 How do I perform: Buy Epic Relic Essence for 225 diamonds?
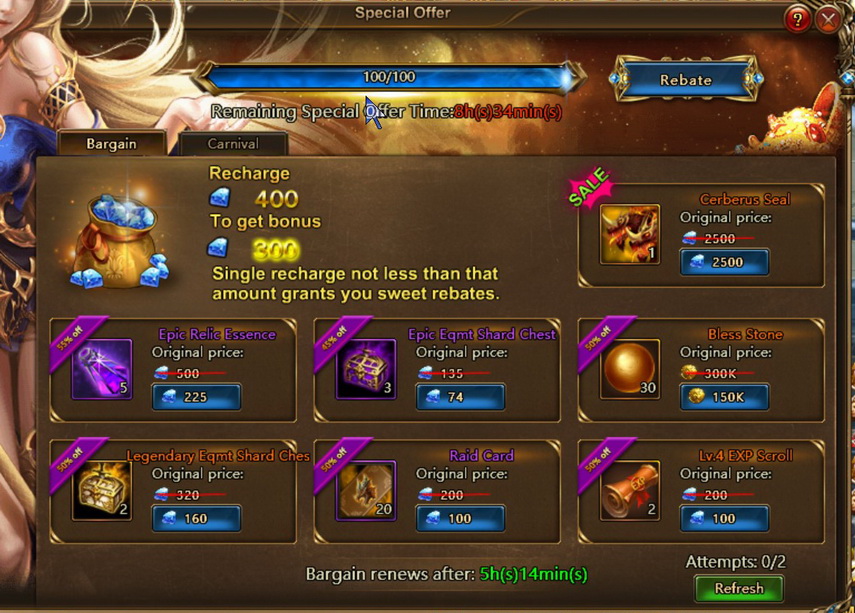point(196,397)
